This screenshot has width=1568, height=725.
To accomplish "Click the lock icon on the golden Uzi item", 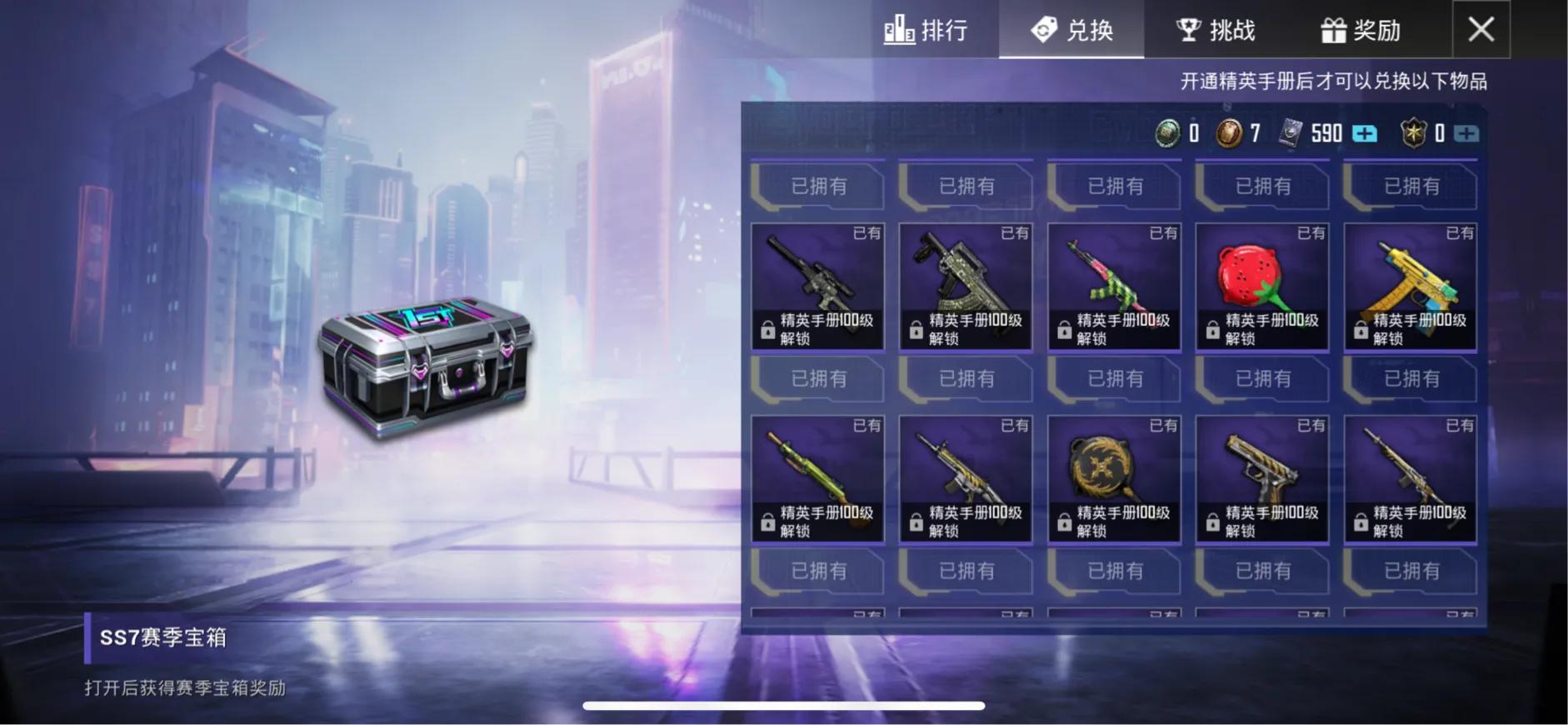I will pos(1361,329).
